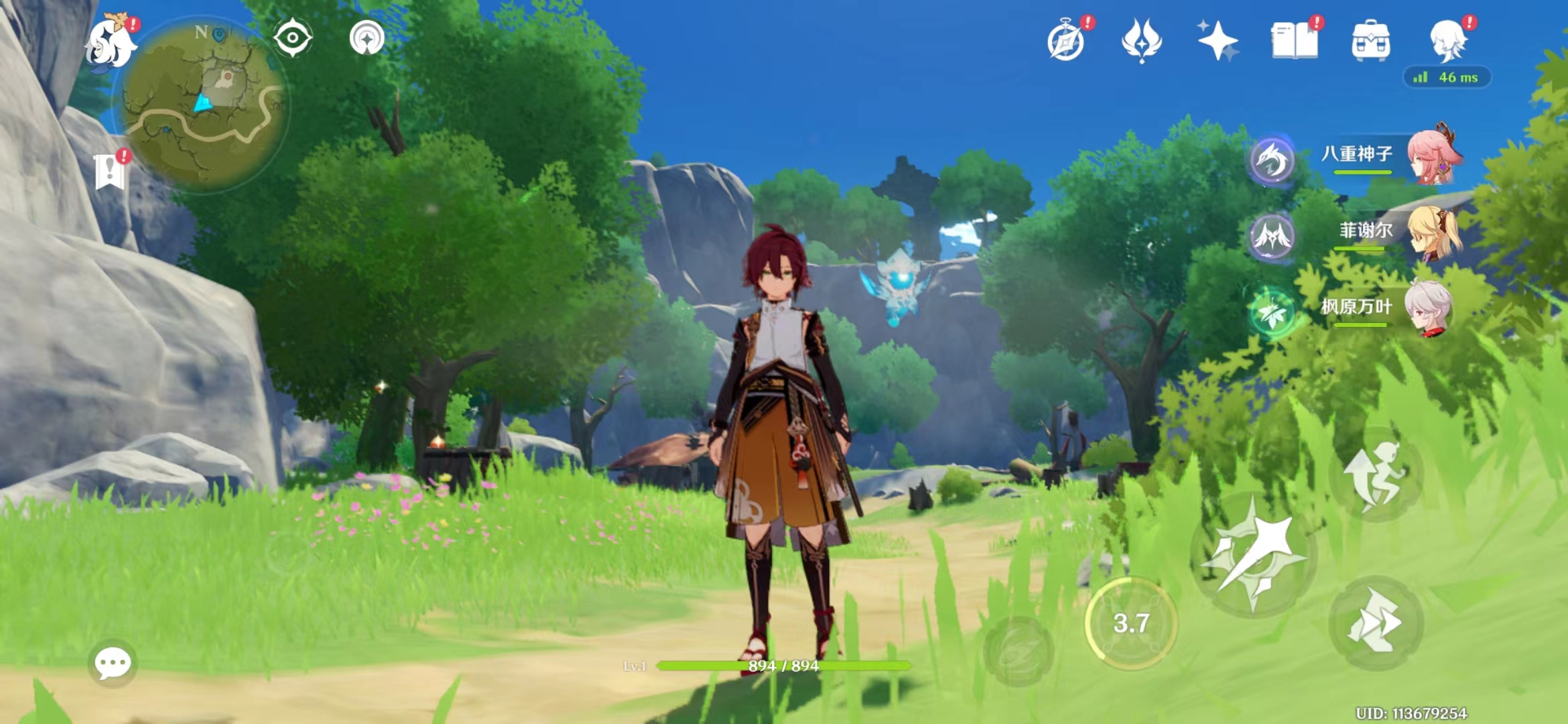Image resolution: width=1568 pixels, height=724 pixels.
Task: Open the chat speech bubble
Action: pos(113,664)
